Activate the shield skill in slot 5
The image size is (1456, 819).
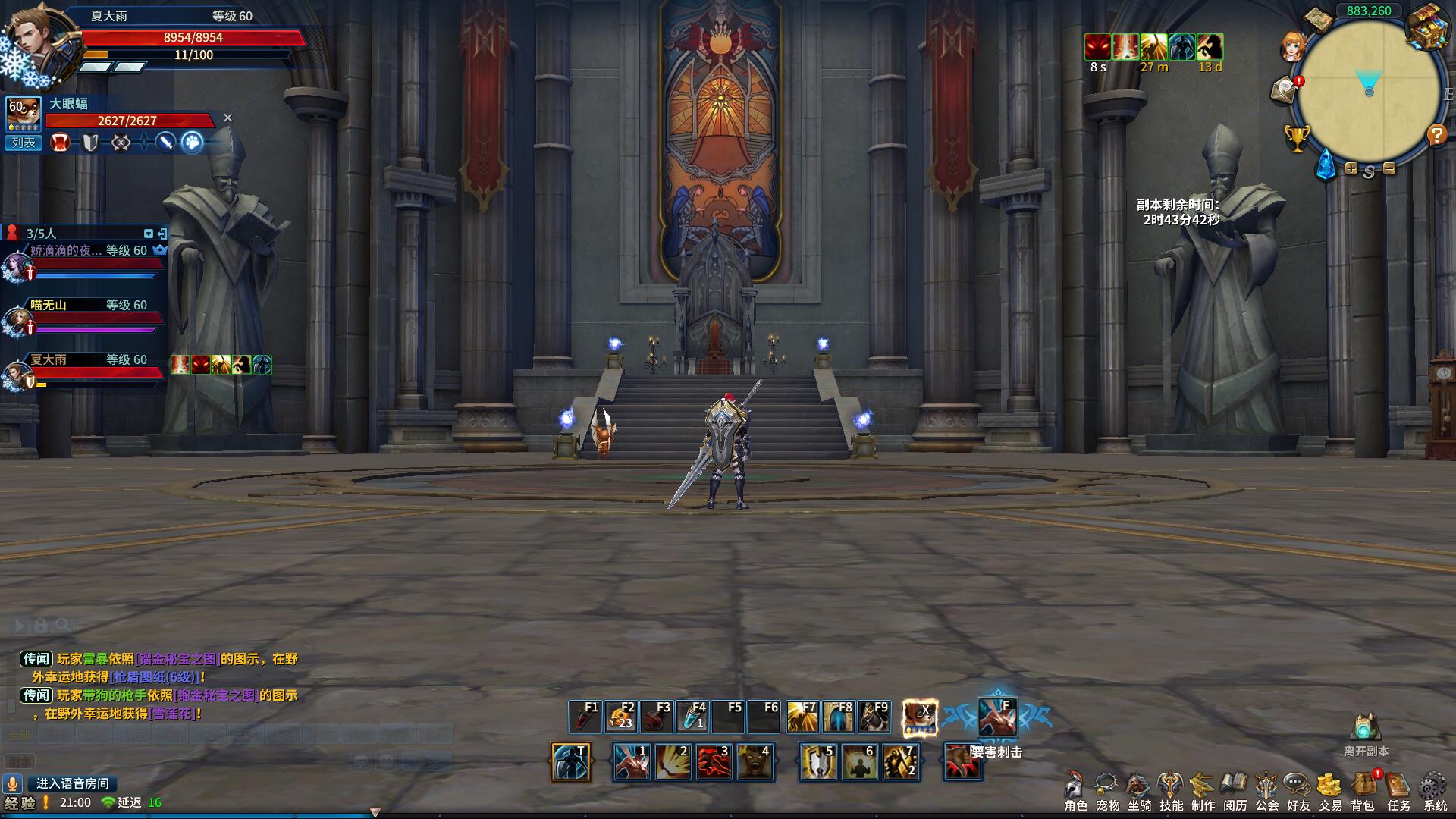818,761
